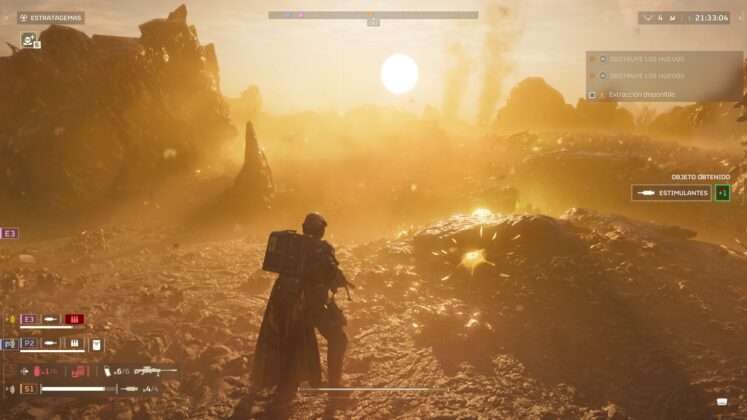Select the backpack icon in P2 row
The image size is (747, 420).
(x=97, y=344)
